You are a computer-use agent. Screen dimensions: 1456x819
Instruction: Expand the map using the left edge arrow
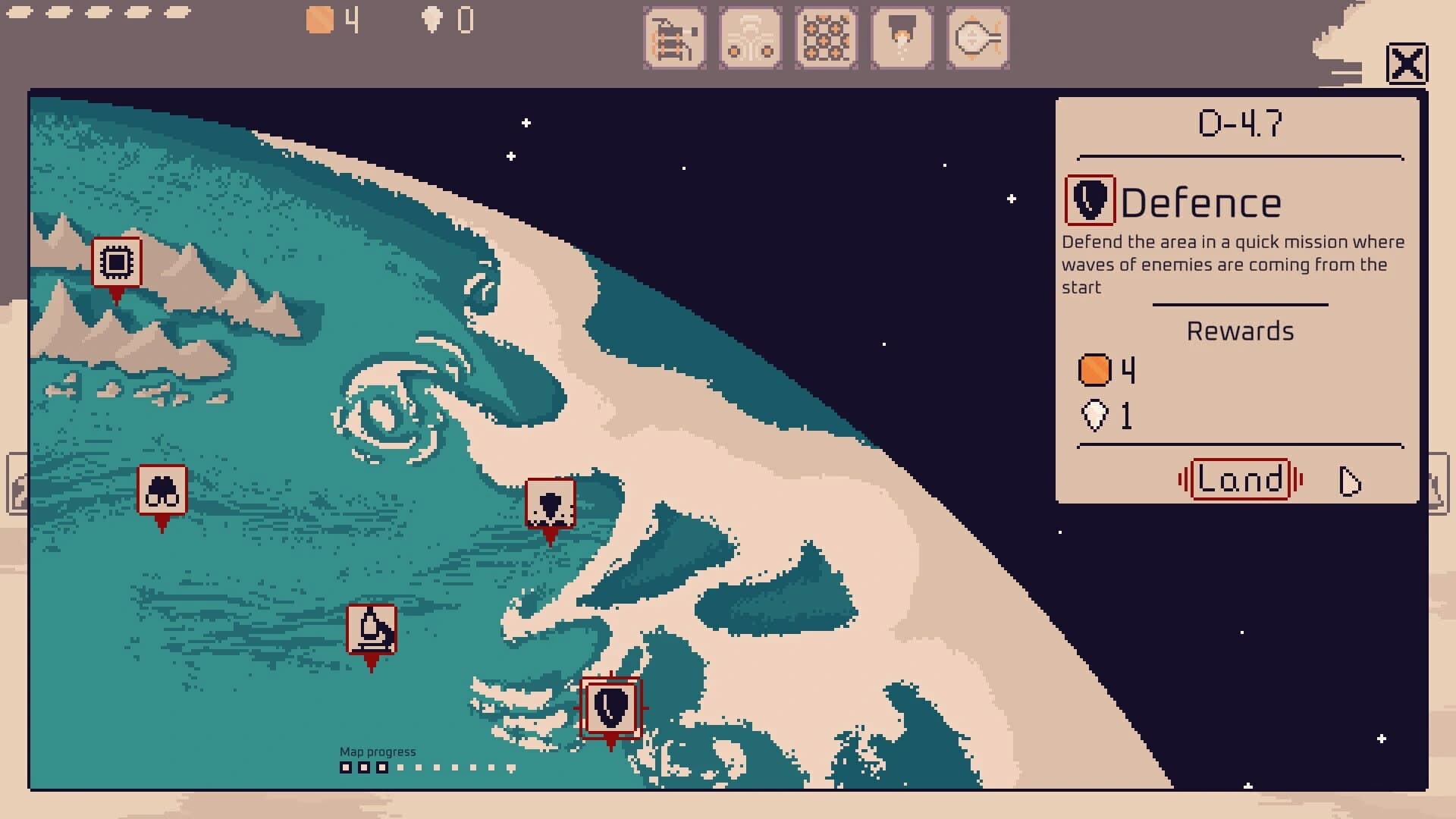coord(15,484)
